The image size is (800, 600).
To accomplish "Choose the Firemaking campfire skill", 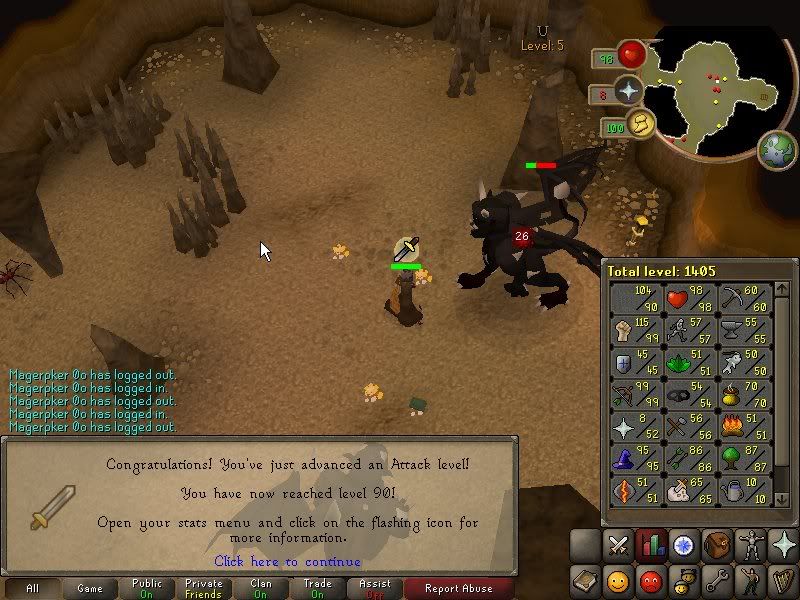I will pos(745,426).
